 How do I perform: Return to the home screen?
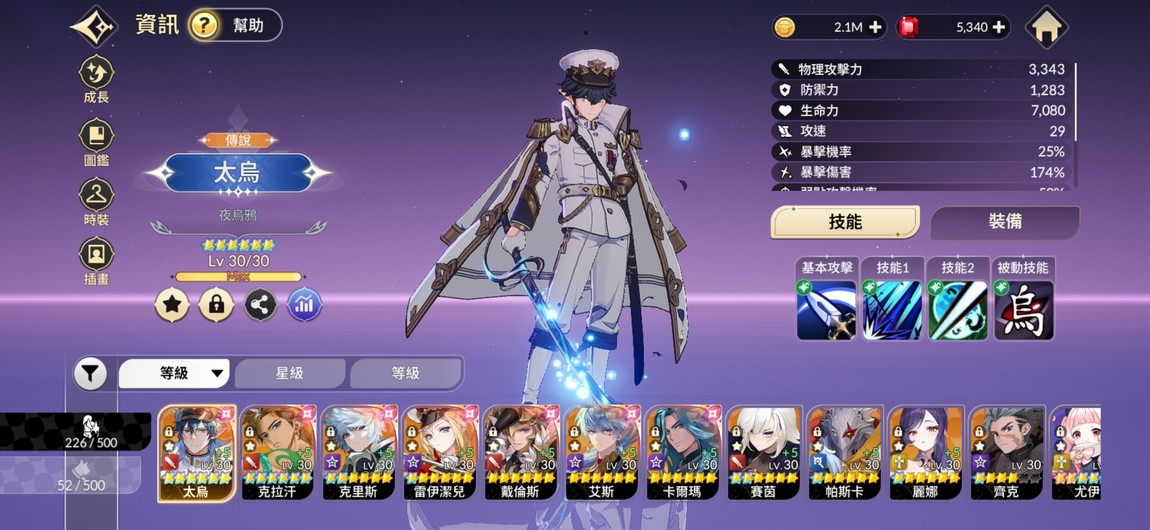pyautogui.click(x=1046, y=27)
